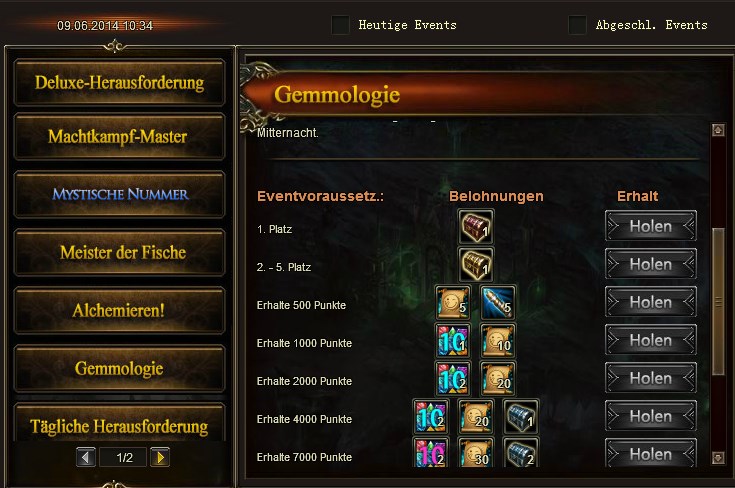Toggle the Heutige Events checkbox

pyautogui.click(x=340, y=25)
